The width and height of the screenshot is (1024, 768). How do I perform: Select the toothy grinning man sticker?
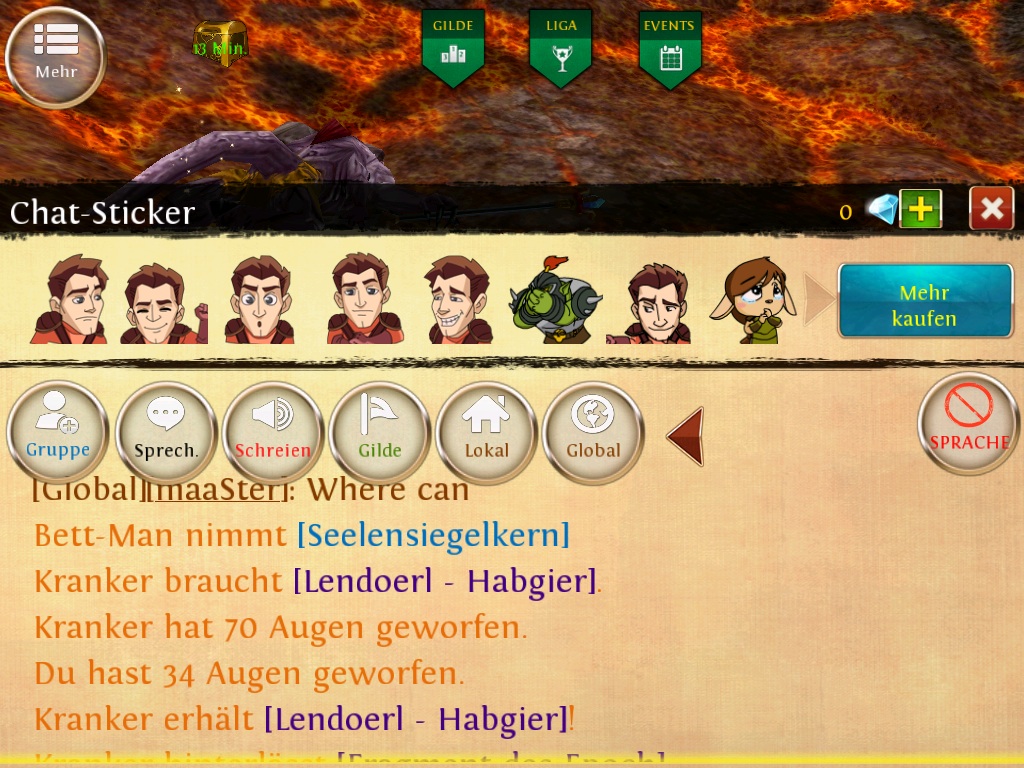tap(456, 300)
